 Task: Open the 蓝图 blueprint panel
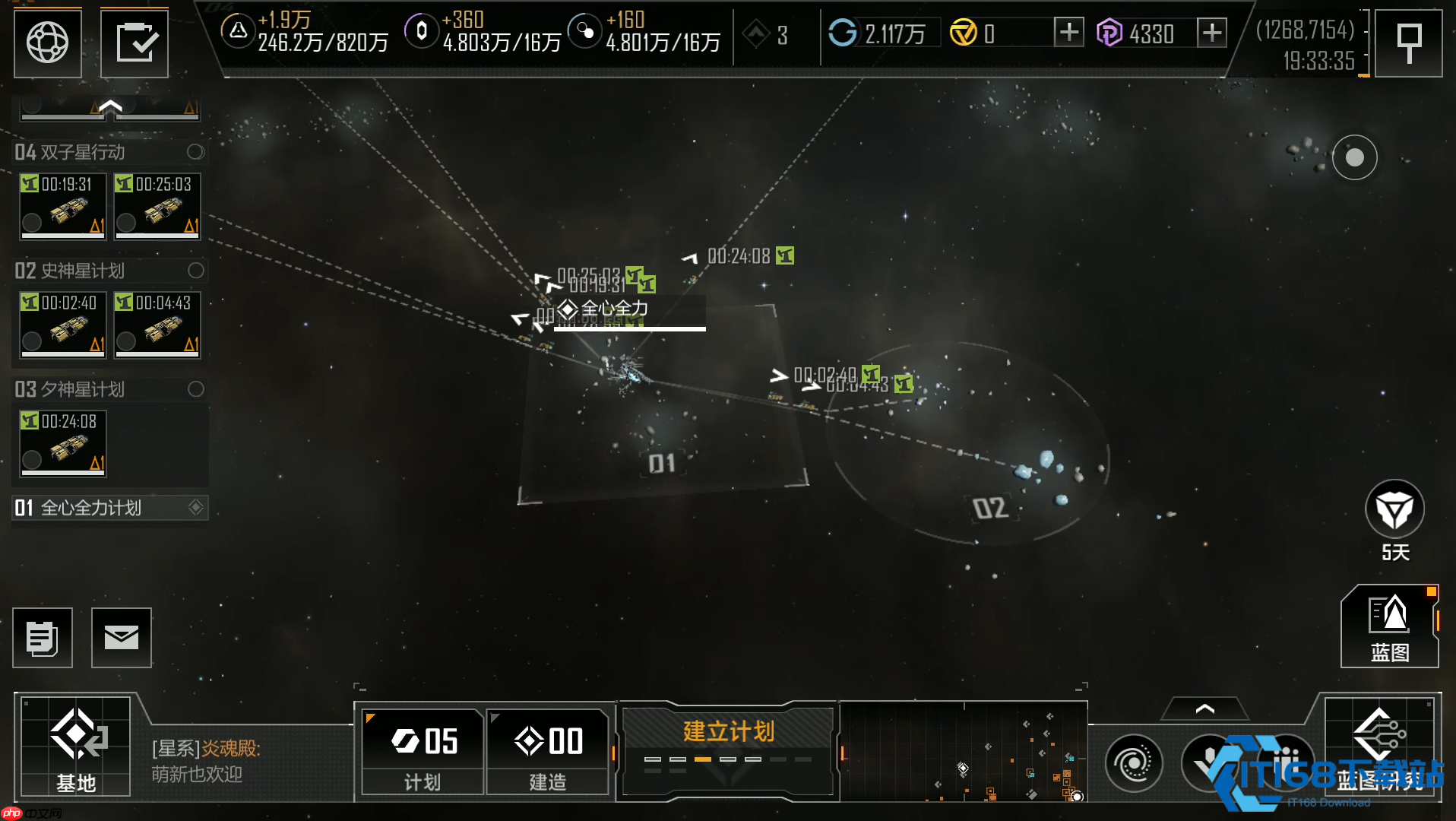tap(1389, 627)
